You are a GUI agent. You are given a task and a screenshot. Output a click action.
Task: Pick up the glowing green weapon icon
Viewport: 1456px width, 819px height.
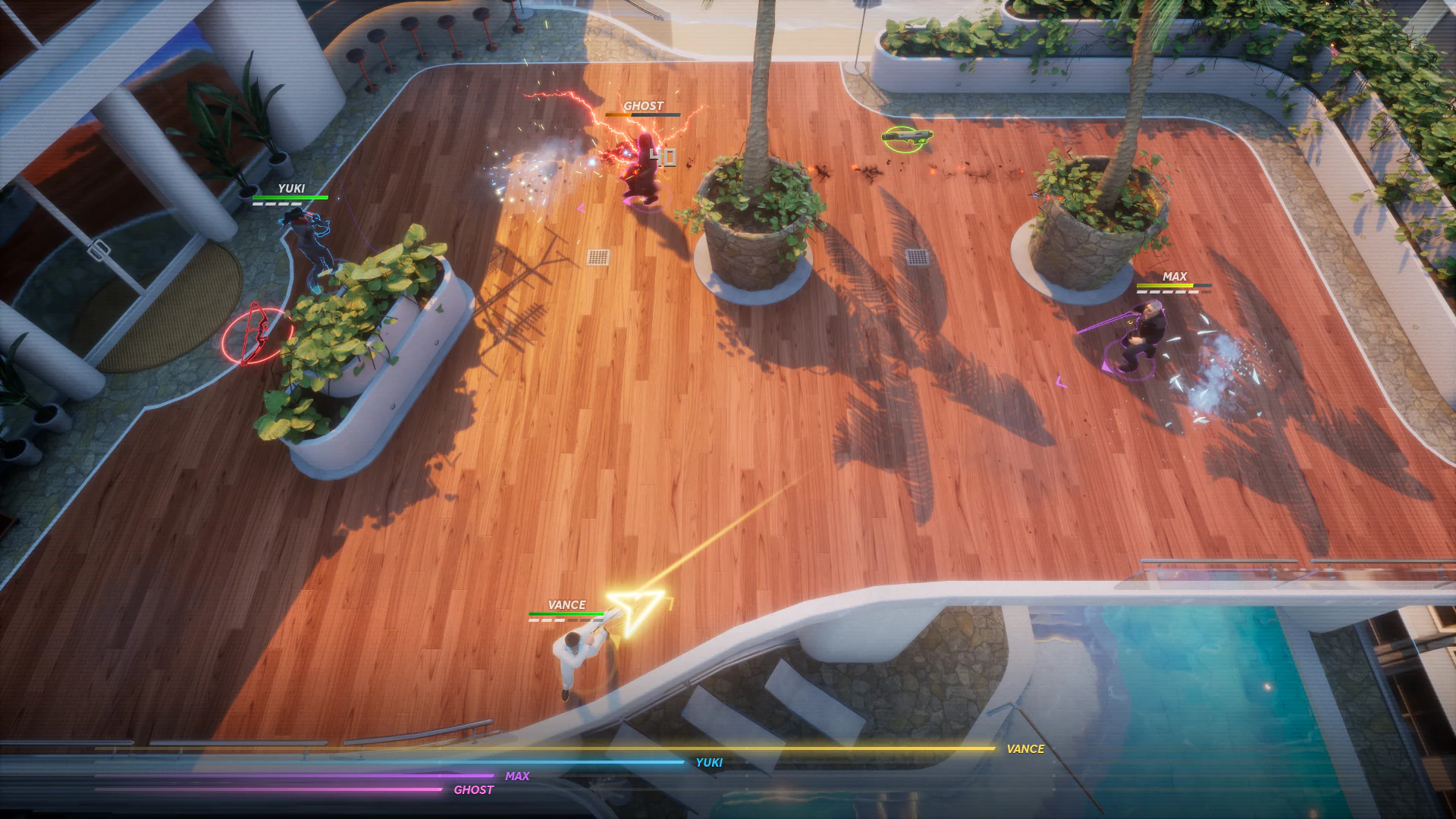click(908, 137)
